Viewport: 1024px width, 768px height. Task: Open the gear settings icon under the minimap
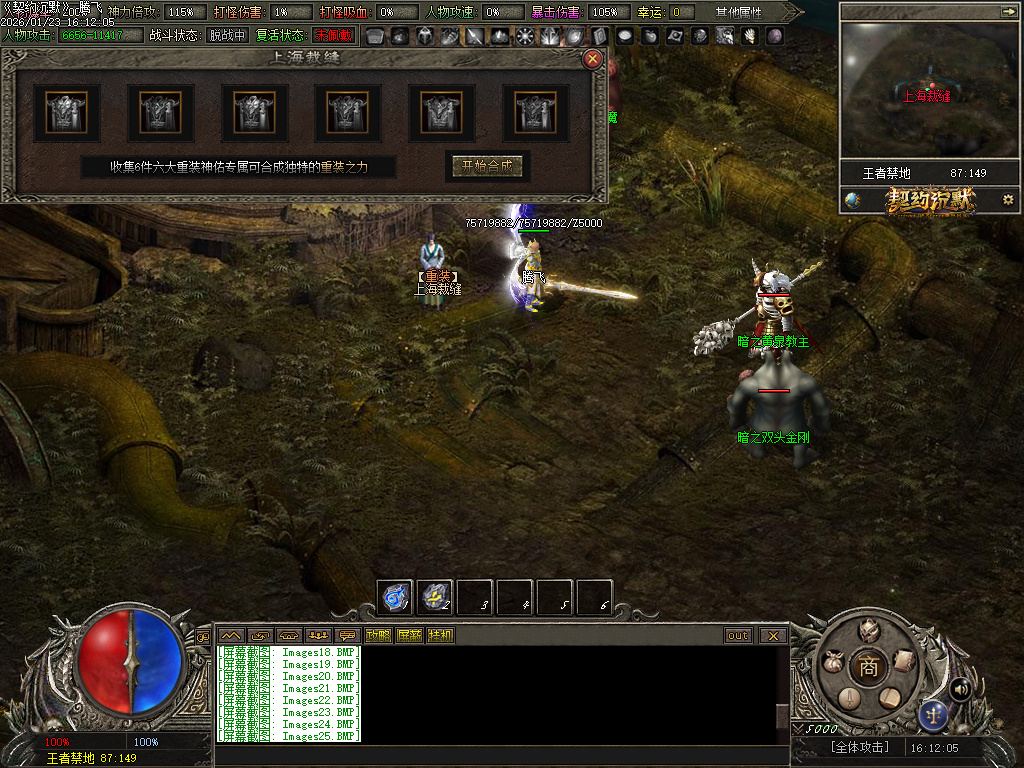coord(1008,199)
